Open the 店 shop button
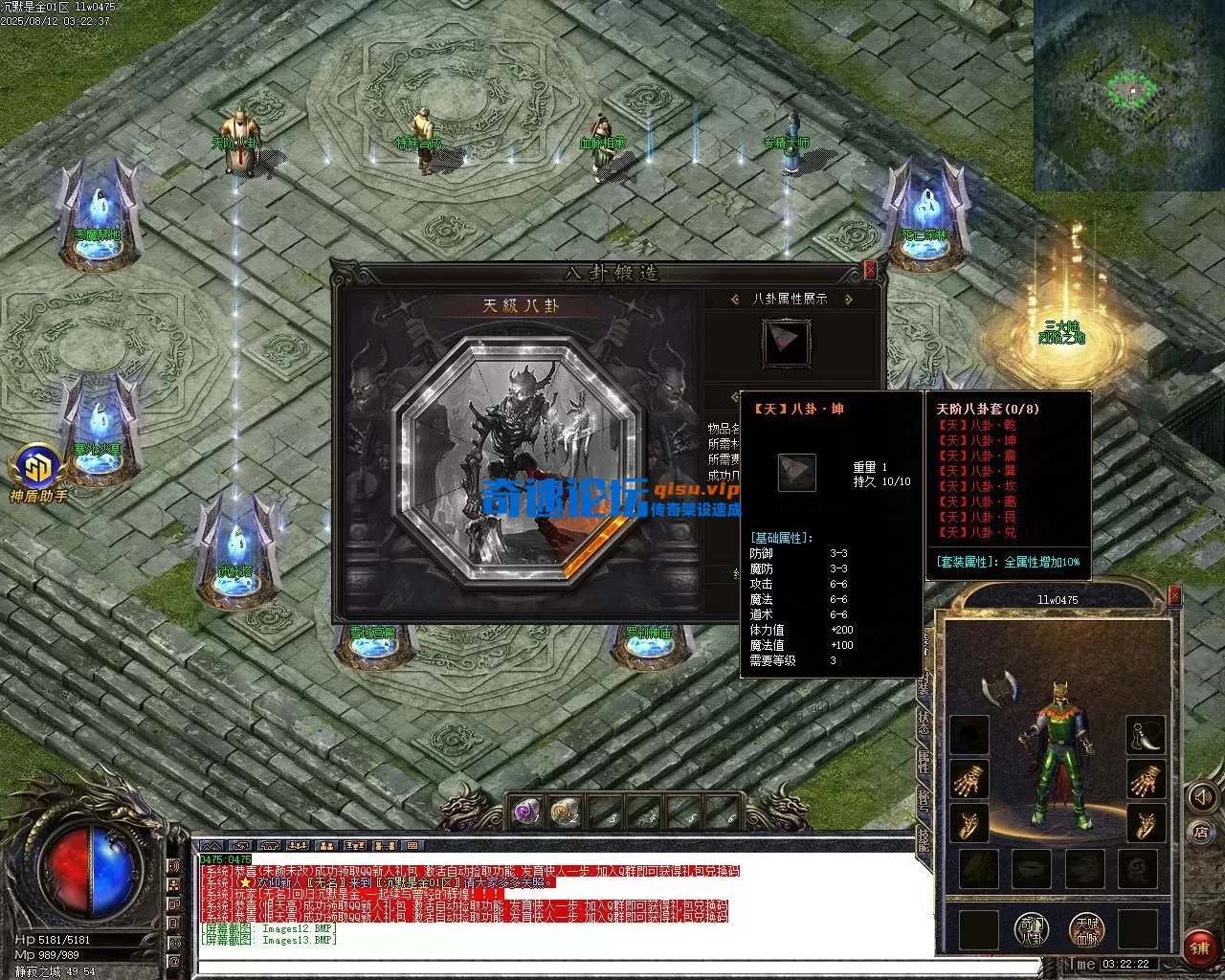Image resolution: width=1225 pixels, height=980 pixels. point(1201,832)
